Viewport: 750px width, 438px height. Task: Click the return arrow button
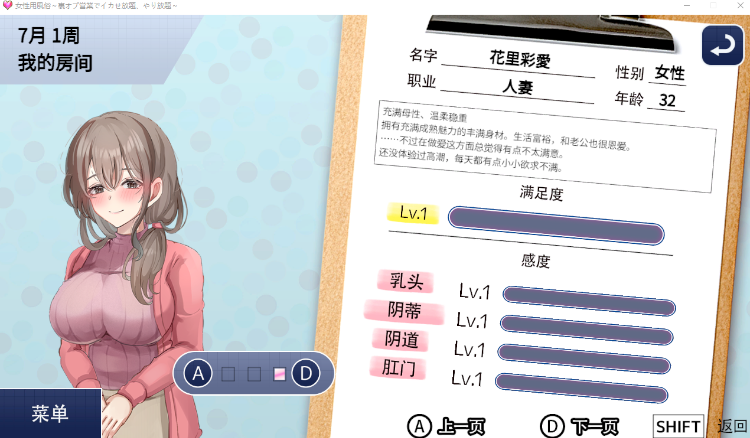click(x=722, y=45)
